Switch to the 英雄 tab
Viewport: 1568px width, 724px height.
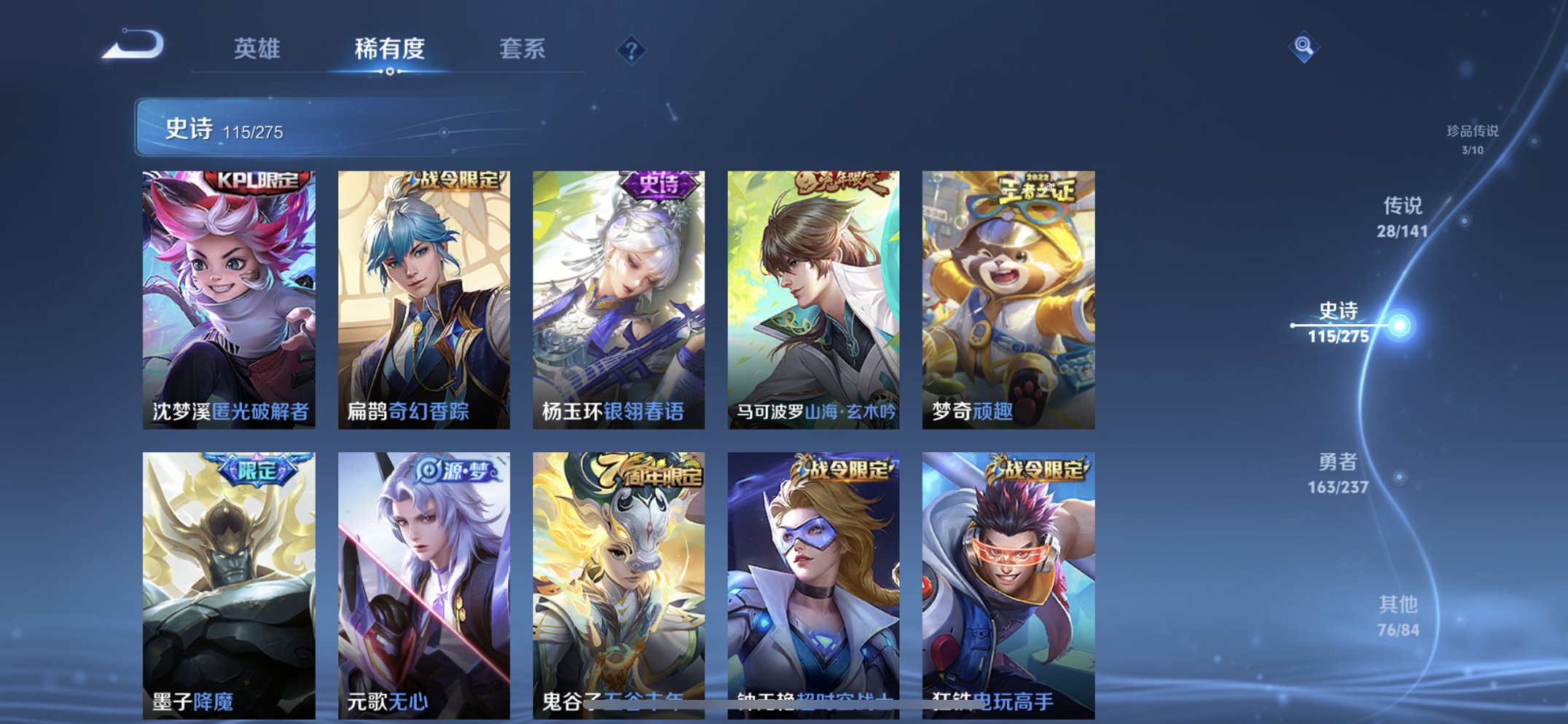click(258, 50)
